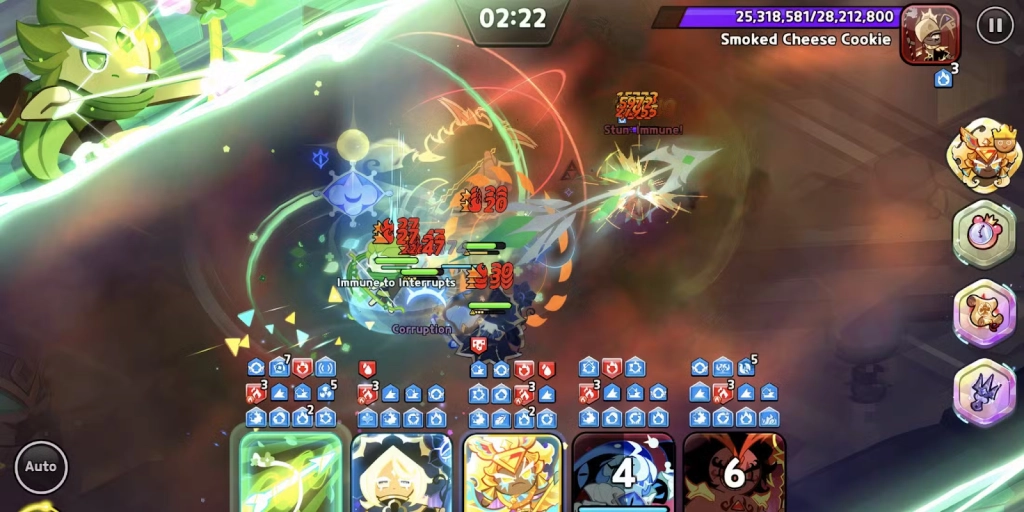
Task: Pause the battle
Action: coord(994,25)
